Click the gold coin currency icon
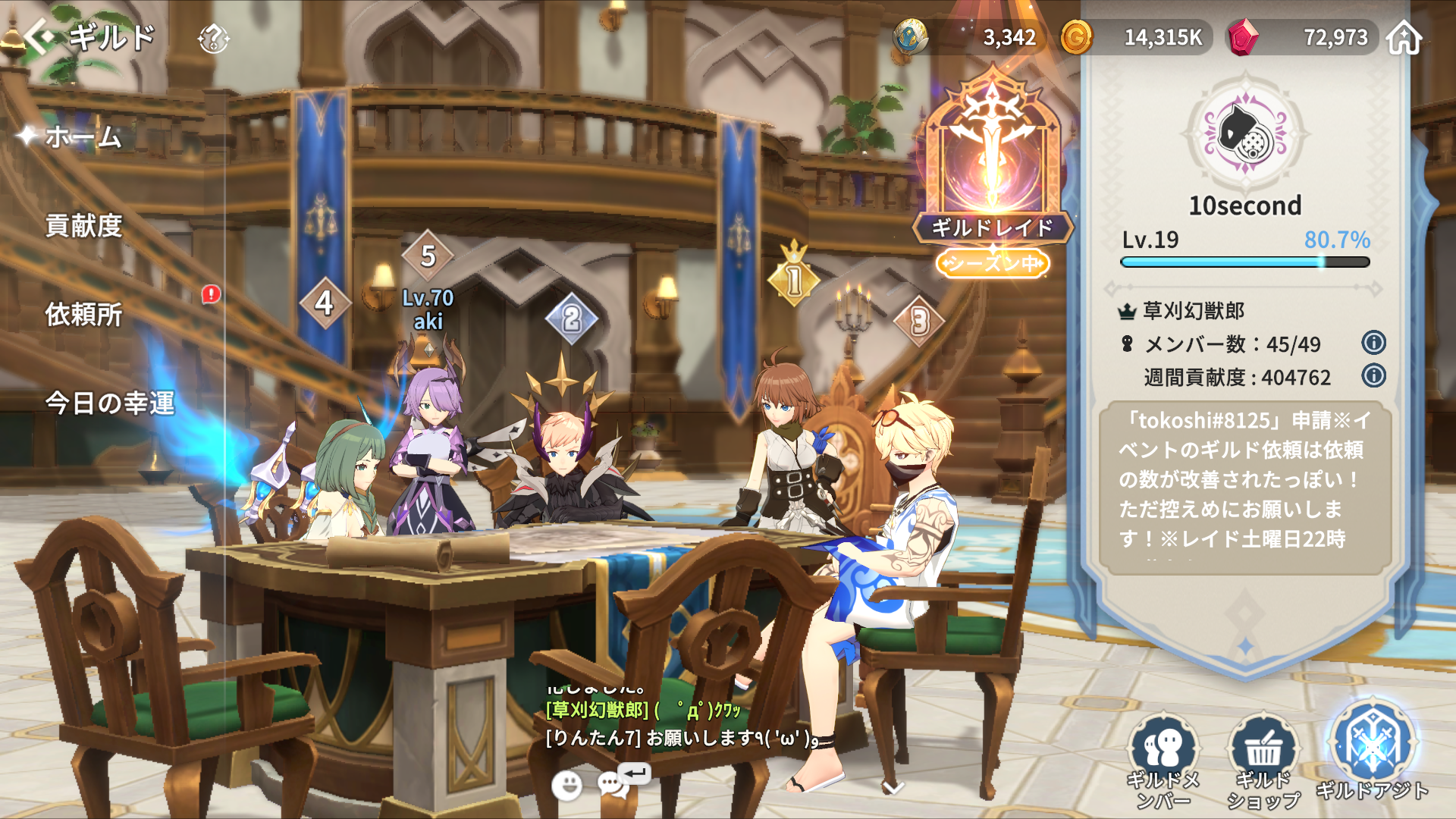 click(1075, 37)
